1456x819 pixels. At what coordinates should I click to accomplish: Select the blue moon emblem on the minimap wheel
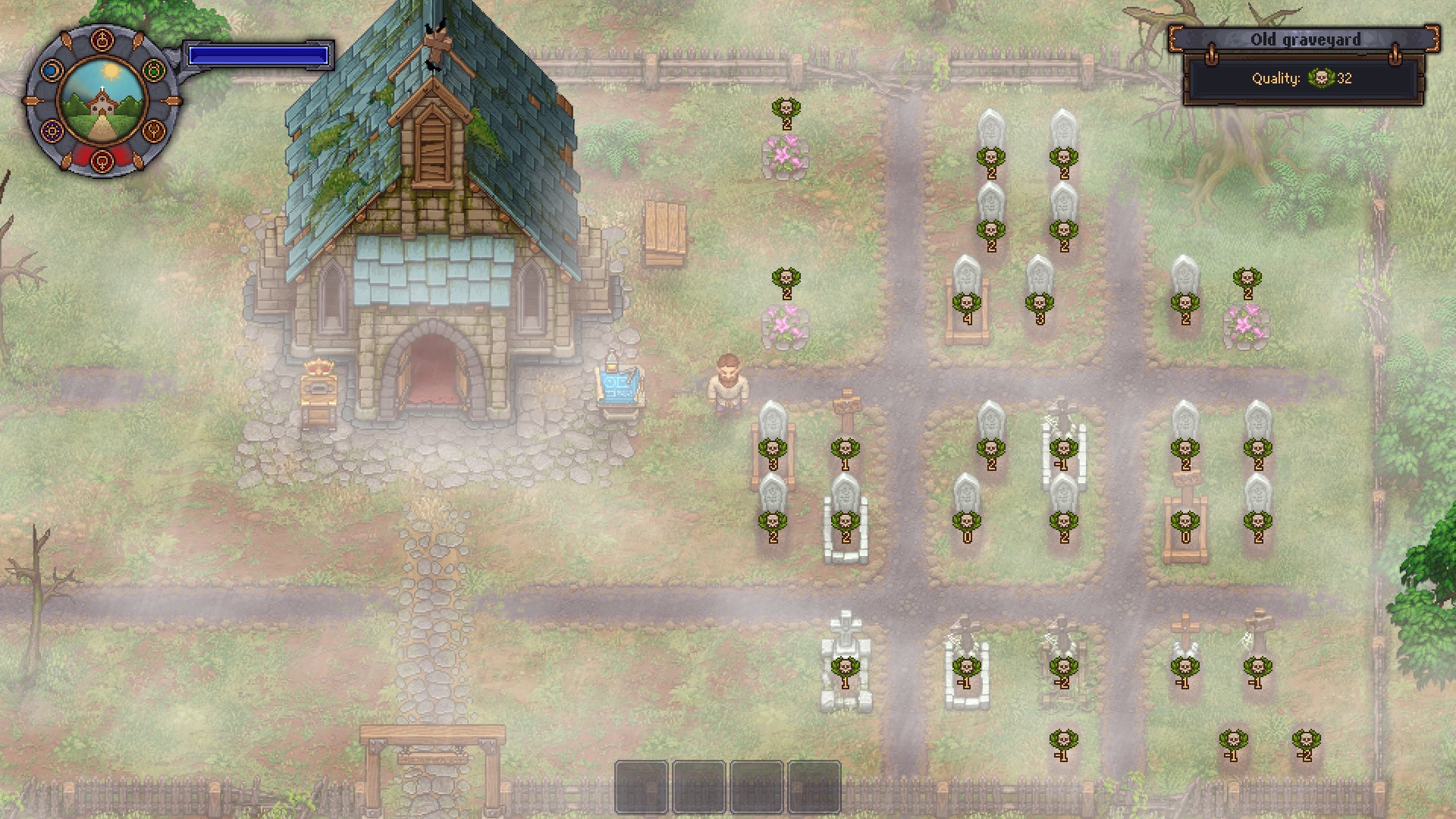coord(51,71)
